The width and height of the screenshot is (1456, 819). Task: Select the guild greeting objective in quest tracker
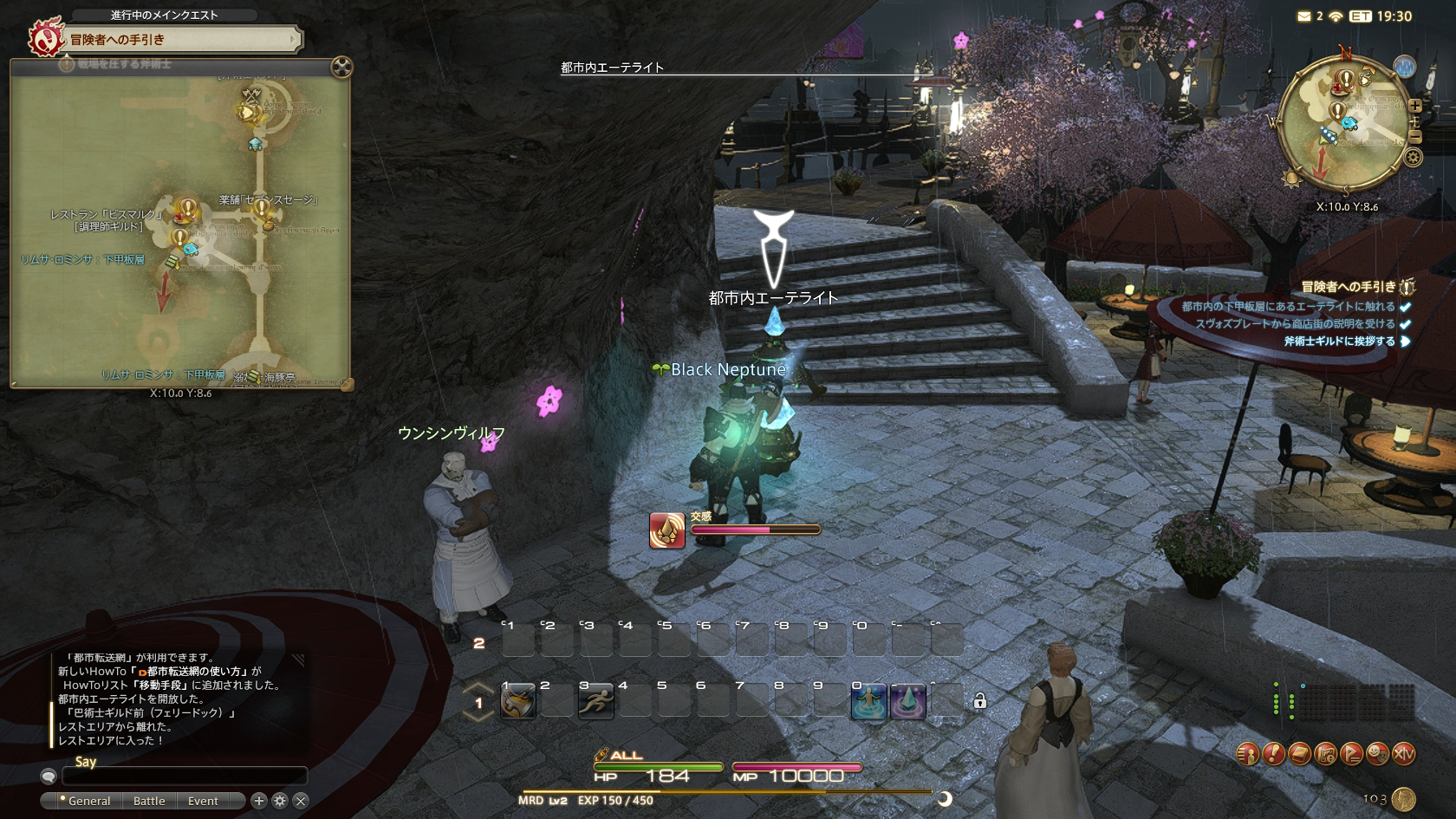pos(1339,341)
